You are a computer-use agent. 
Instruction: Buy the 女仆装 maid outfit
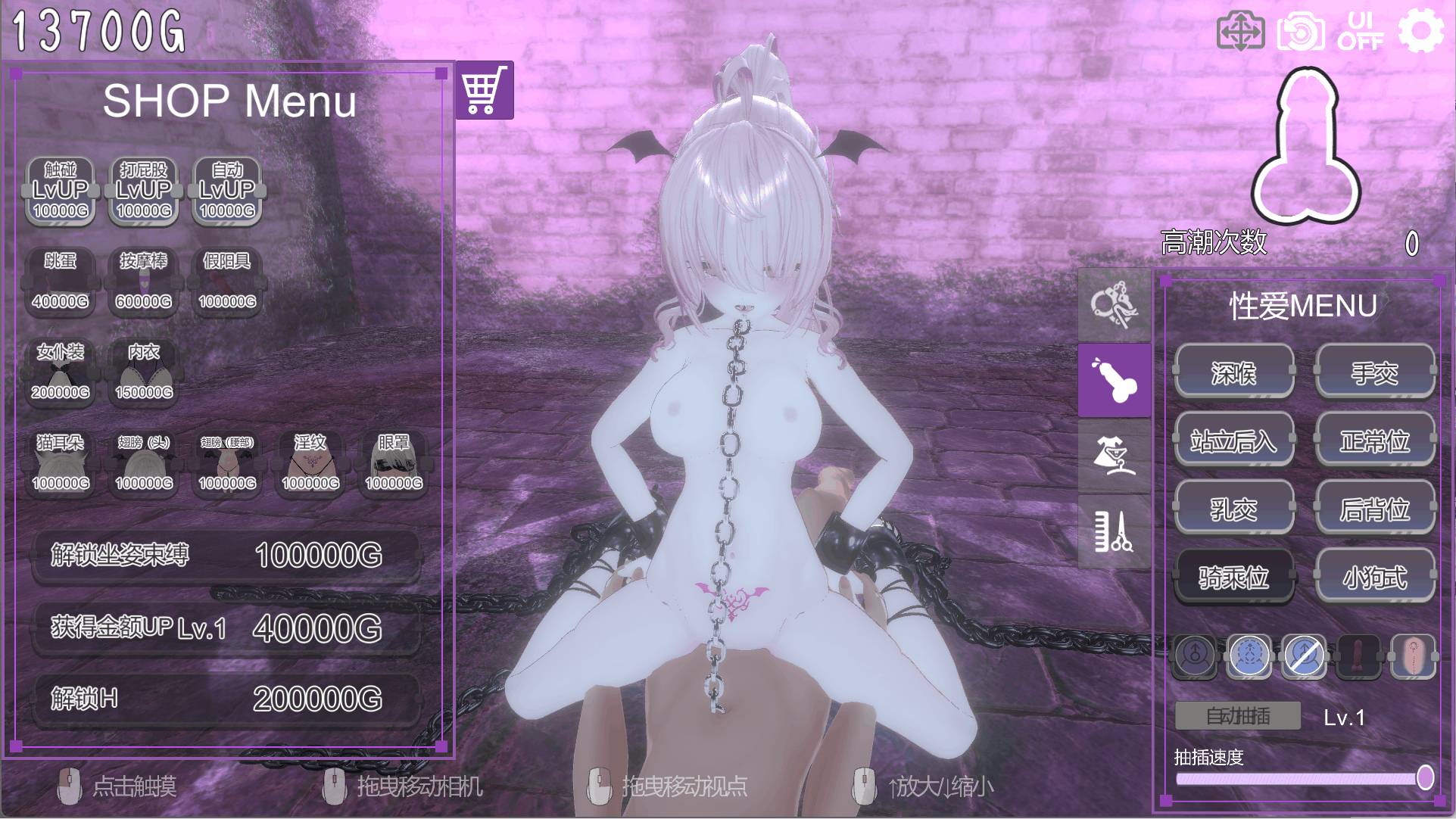point(61,372)
